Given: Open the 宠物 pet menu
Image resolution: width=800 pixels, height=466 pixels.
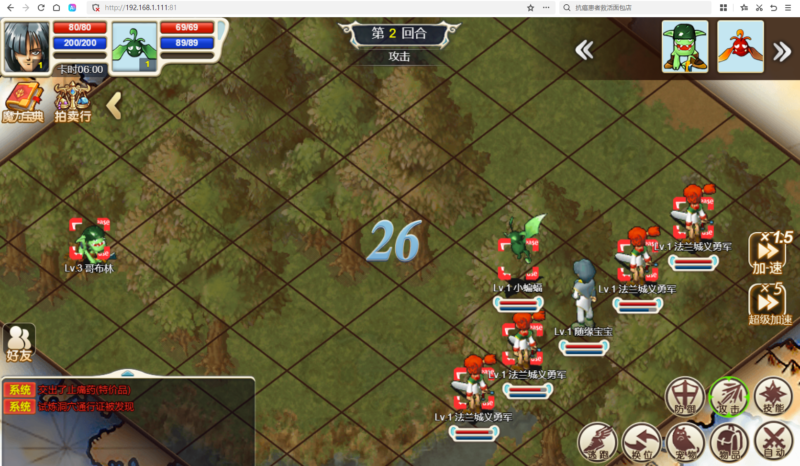Looking at the screenshot, I should click(x=685, y=441).
